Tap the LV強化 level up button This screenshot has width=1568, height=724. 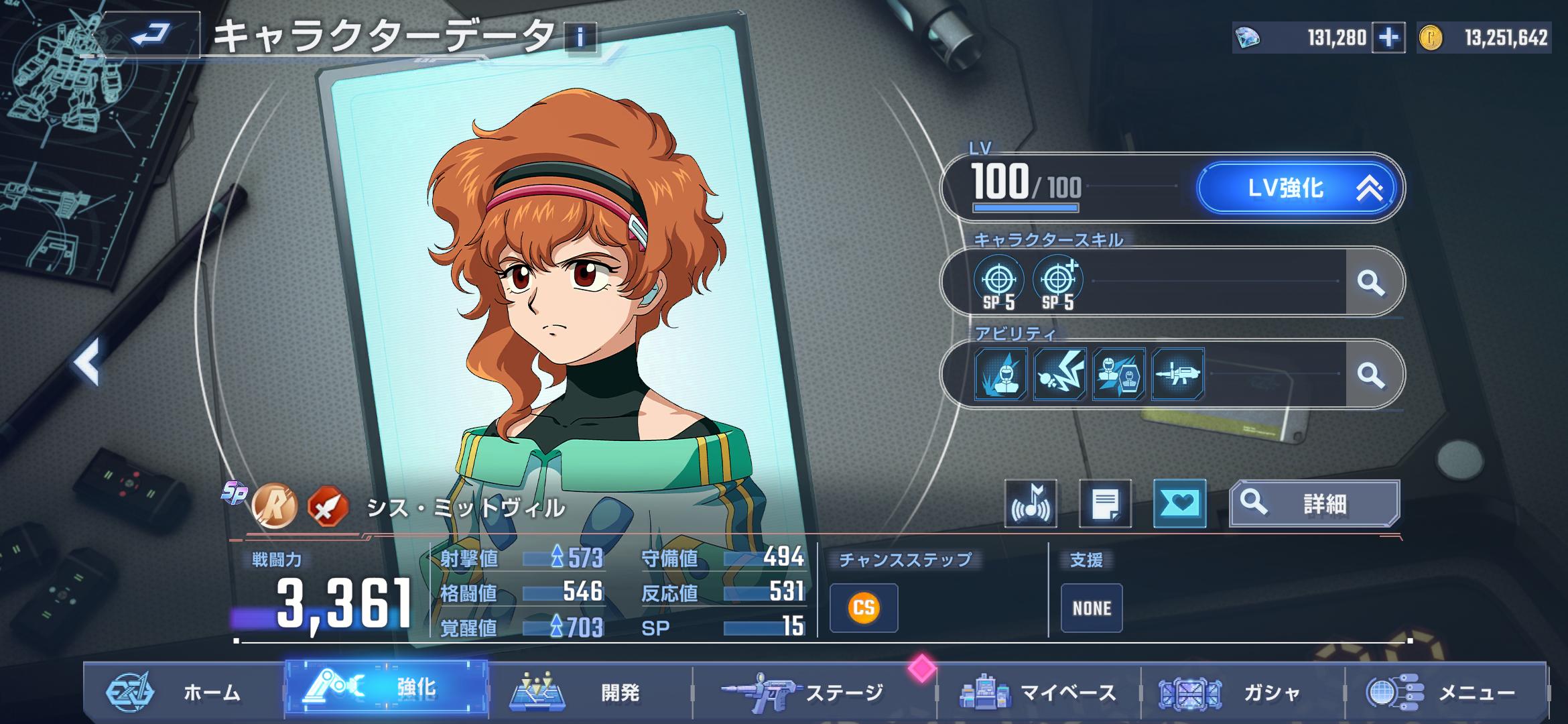click(x=1297, y=188)
